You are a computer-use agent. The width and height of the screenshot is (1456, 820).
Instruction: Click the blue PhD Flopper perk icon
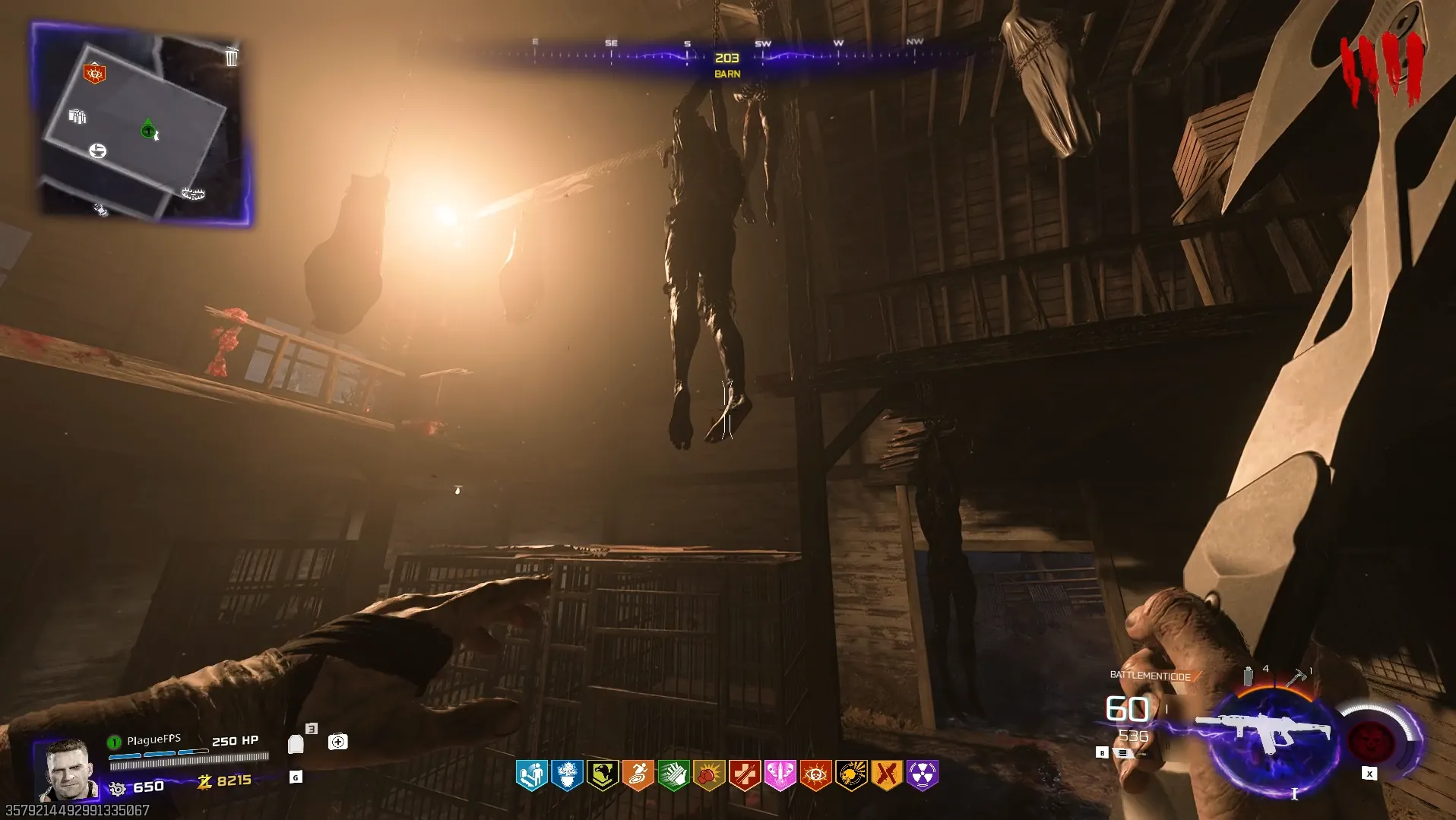pyautogui.click(x=531, y=775)
